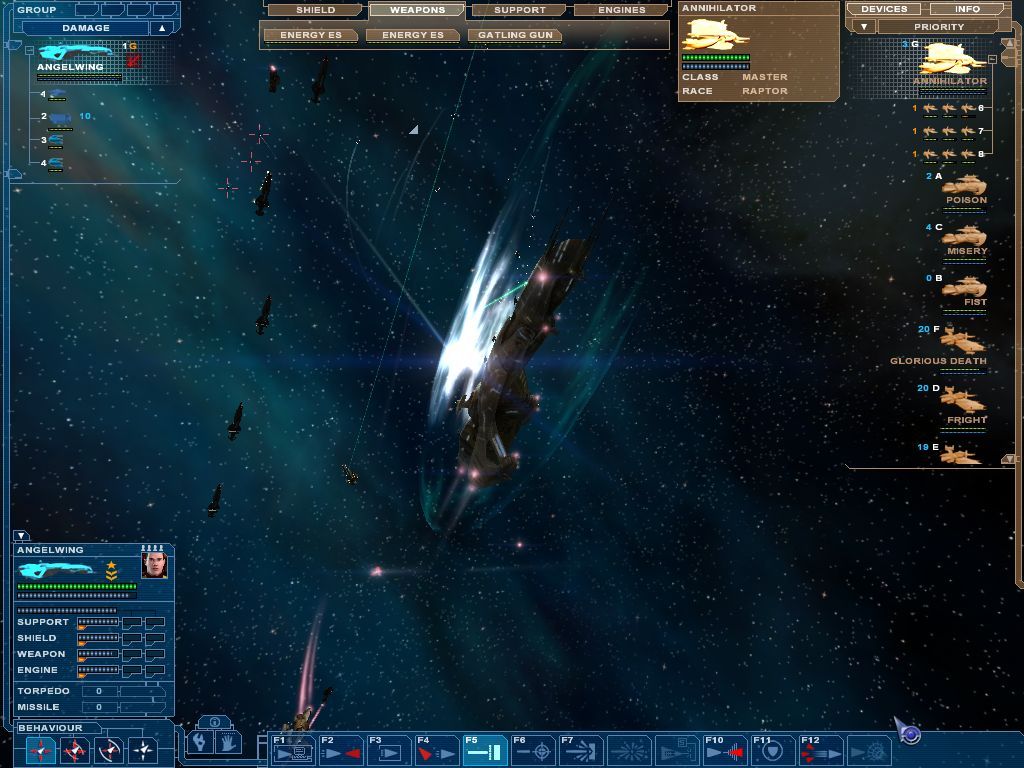
Task: Select the Fright enemy ship entry
Action: tap(963, 404)
